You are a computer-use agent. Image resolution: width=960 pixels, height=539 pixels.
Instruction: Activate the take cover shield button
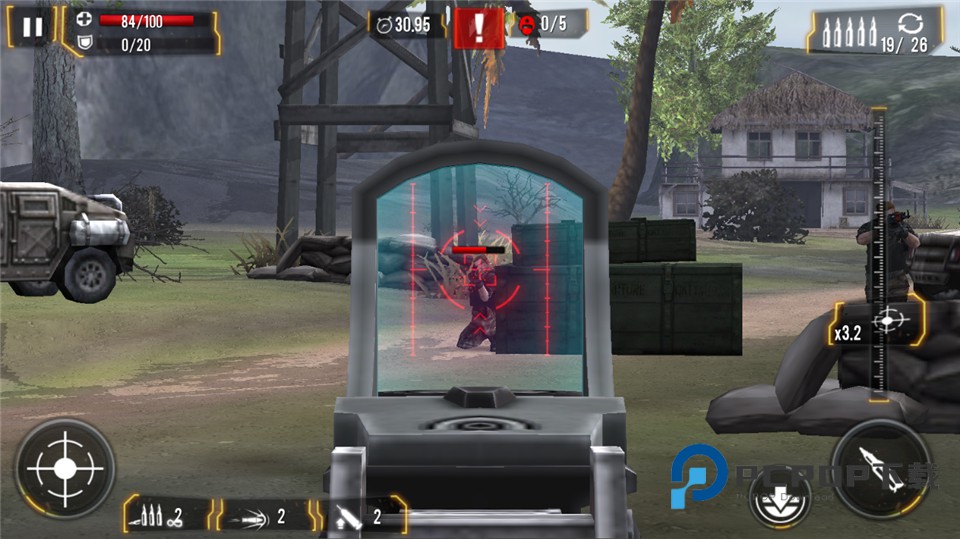[780, 498]
